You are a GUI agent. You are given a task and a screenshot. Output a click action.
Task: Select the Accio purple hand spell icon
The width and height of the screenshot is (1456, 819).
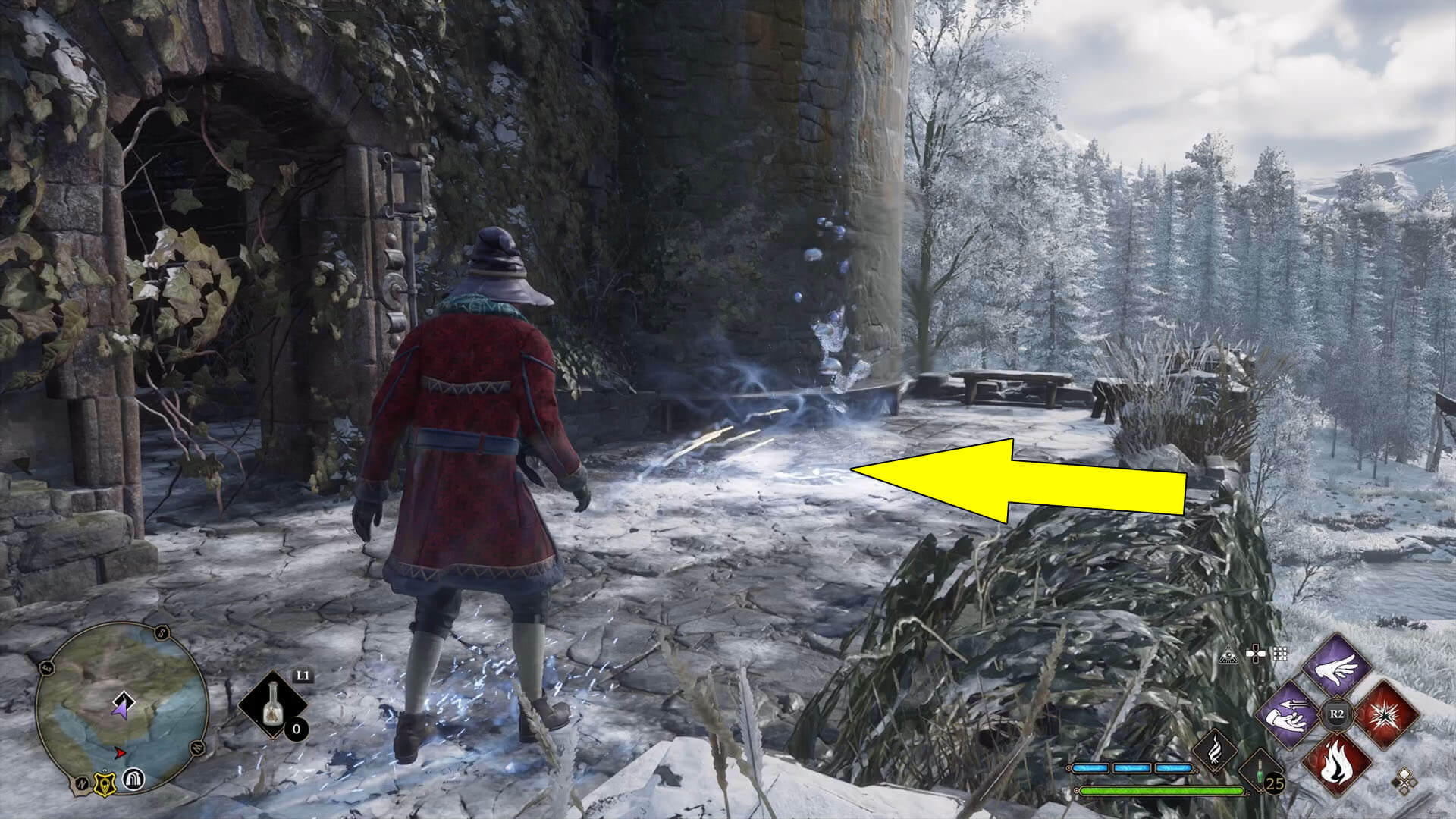pyautogui.click(x=1288, y=715)
